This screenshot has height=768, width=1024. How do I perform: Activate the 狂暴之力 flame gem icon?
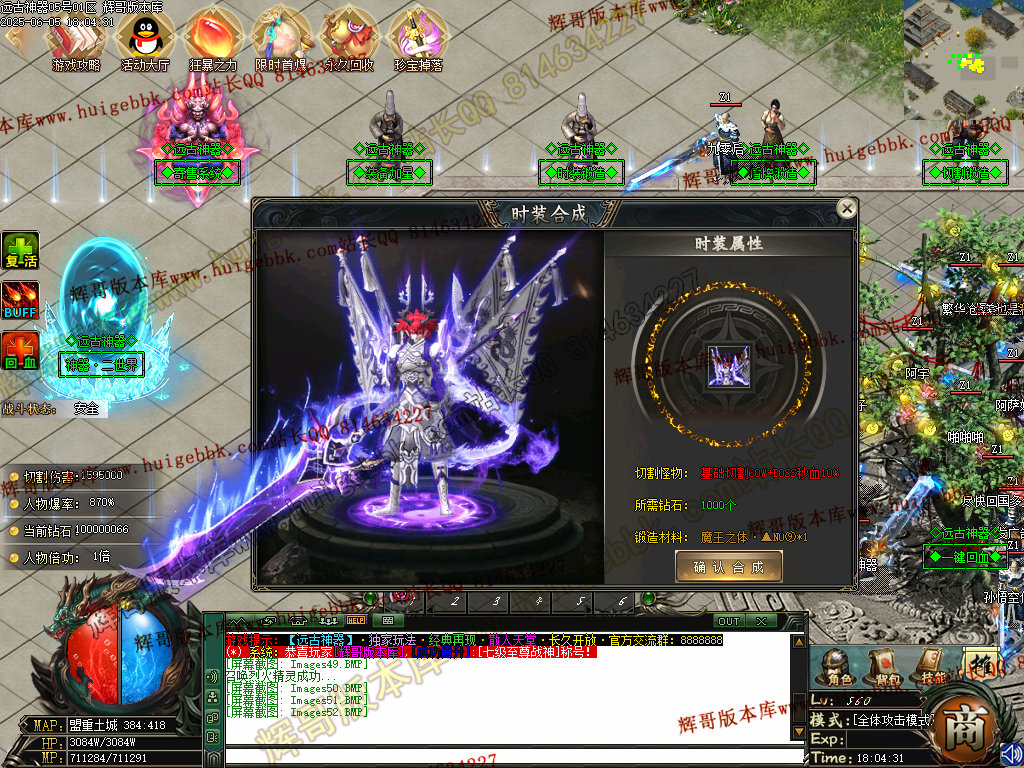pyautogui.click(x=212, y=37)
